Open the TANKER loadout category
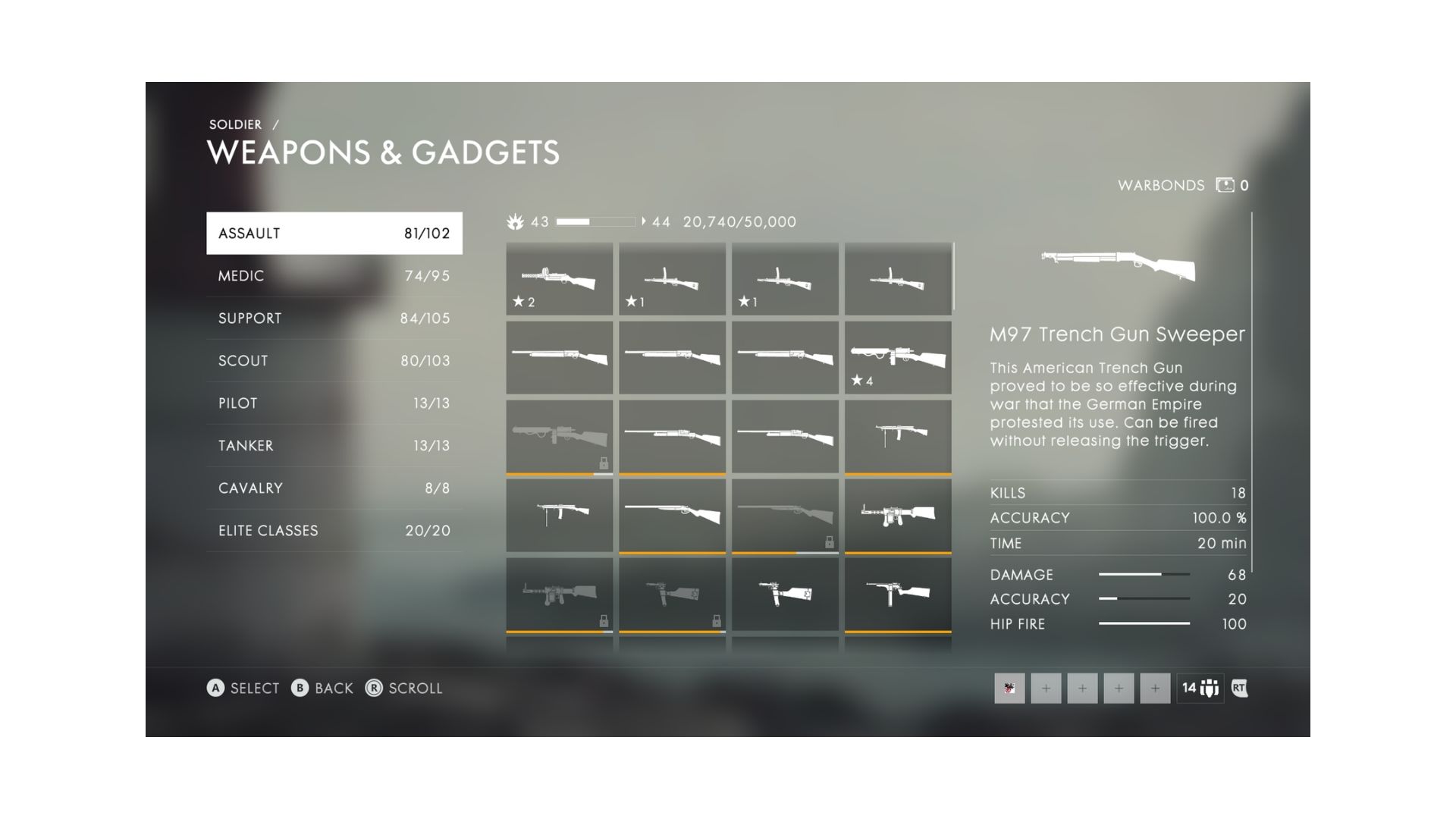 (334, 445)
